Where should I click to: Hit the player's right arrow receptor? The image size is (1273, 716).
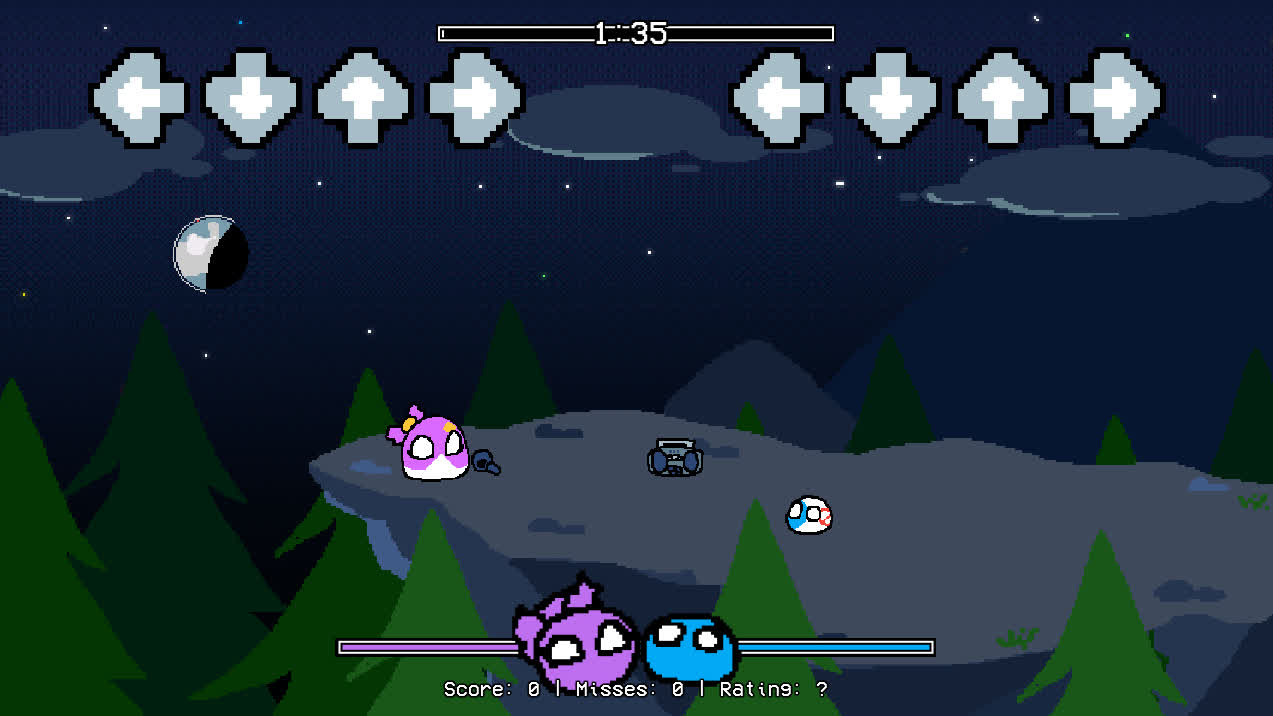coord(1116,98)
